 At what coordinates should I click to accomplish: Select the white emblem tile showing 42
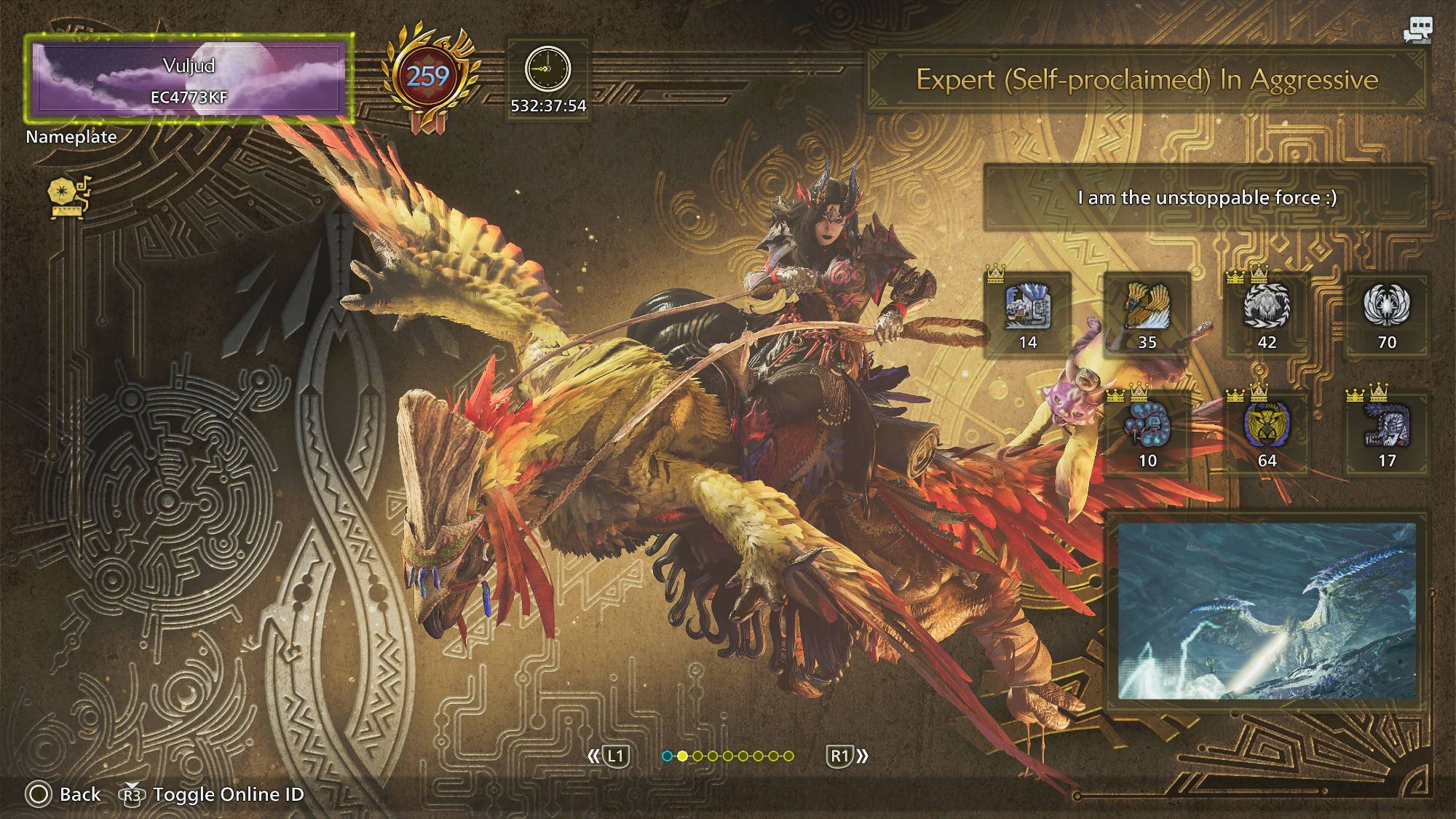pyautogui.click(x=1267, y=314)
